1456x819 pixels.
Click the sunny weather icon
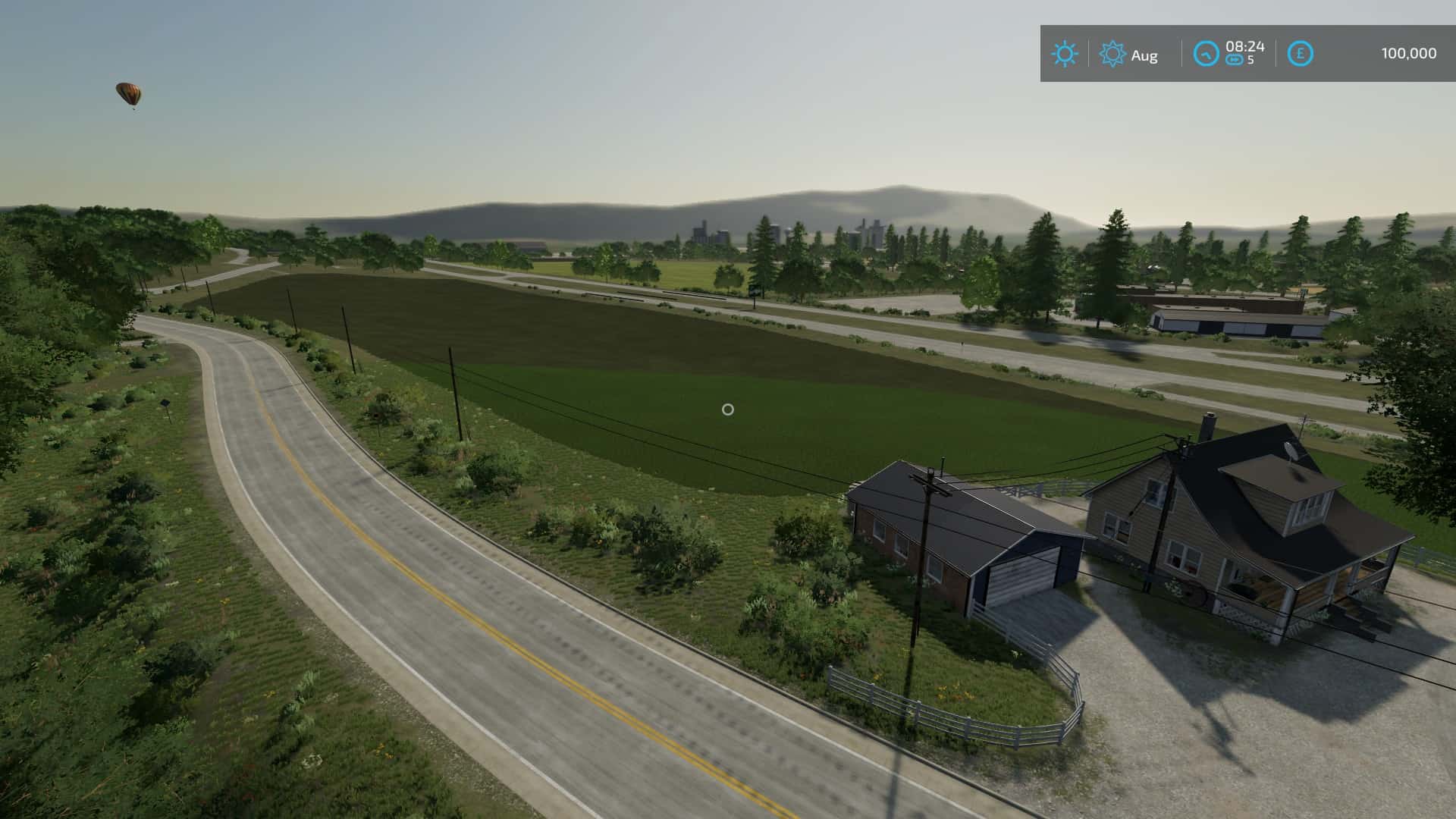tap(1064, 54)
